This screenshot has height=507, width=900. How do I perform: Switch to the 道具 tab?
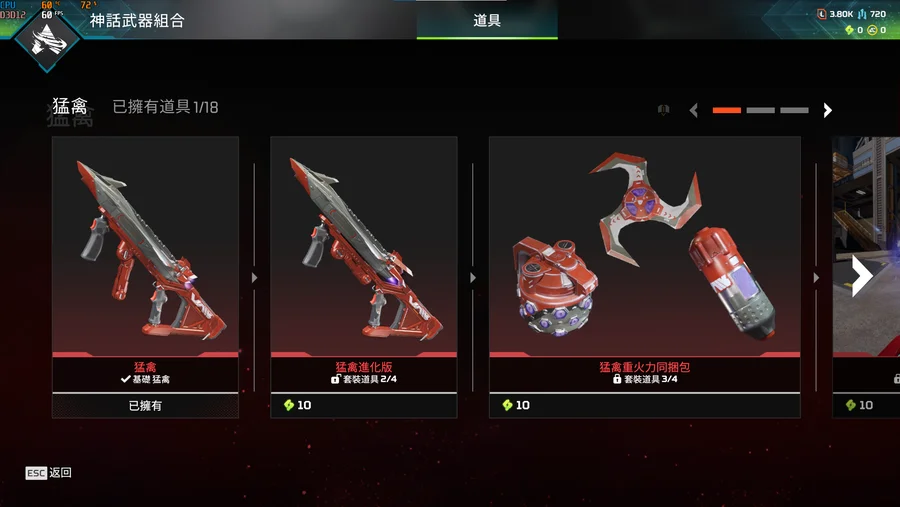[487, 20]
